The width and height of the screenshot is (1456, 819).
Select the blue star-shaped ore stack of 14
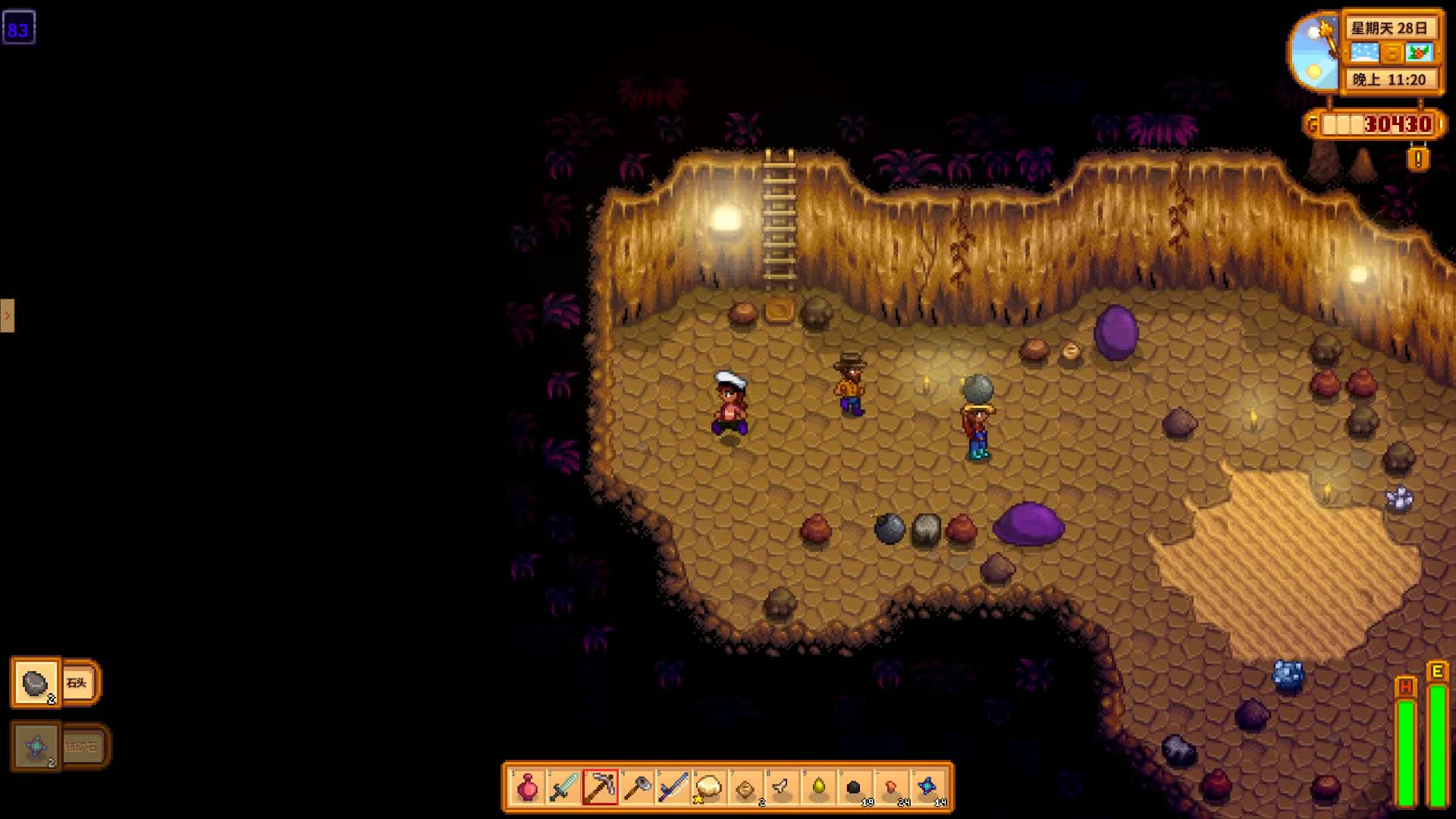(x=928, y=788)
